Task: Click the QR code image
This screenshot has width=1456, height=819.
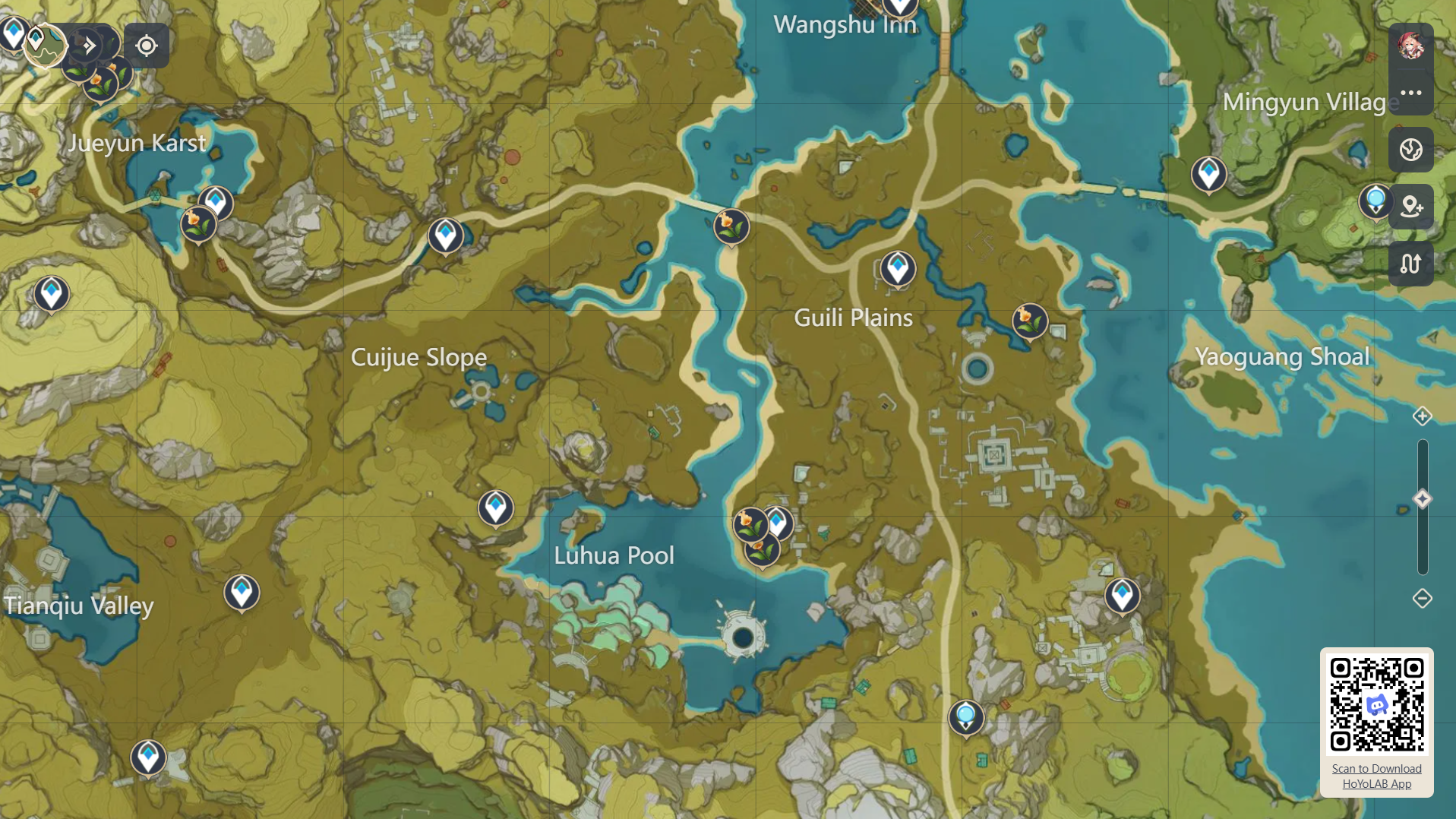Action: (1376, 704)
